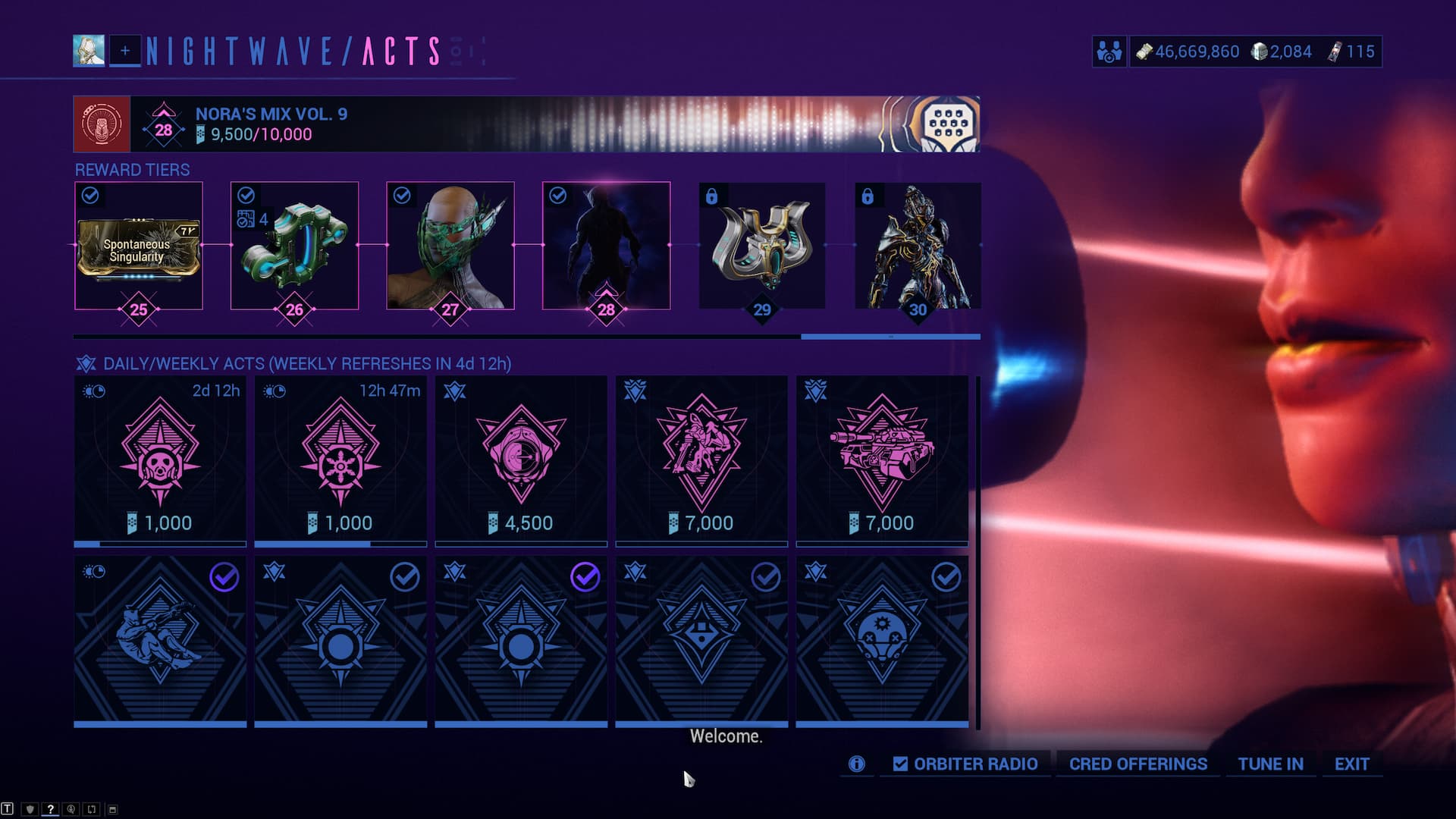Toggle the Orbiter Radio checkbox

tap(900, 764)
